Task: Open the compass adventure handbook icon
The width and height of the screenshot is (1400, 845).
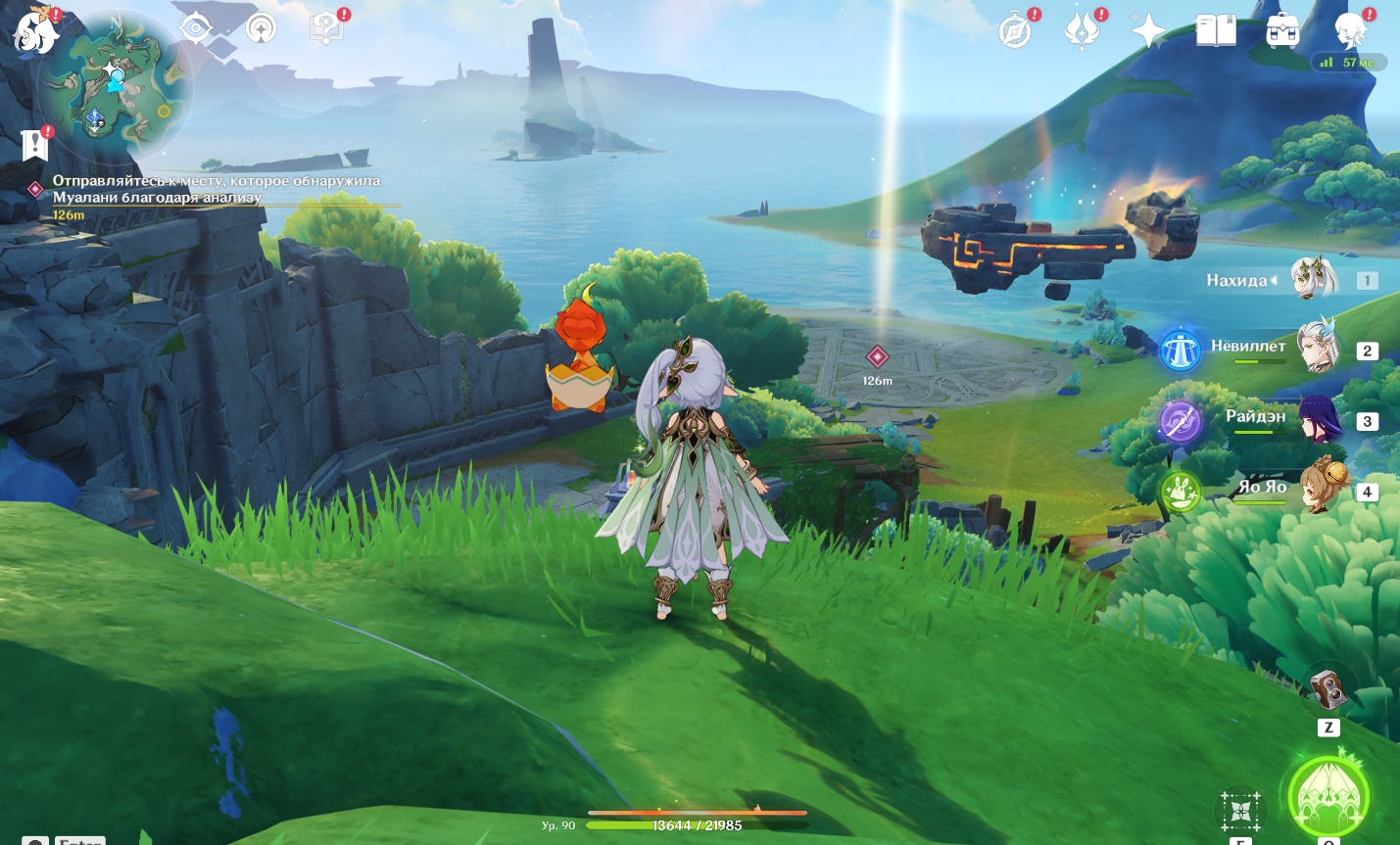Action: (x=1015, y=31)
